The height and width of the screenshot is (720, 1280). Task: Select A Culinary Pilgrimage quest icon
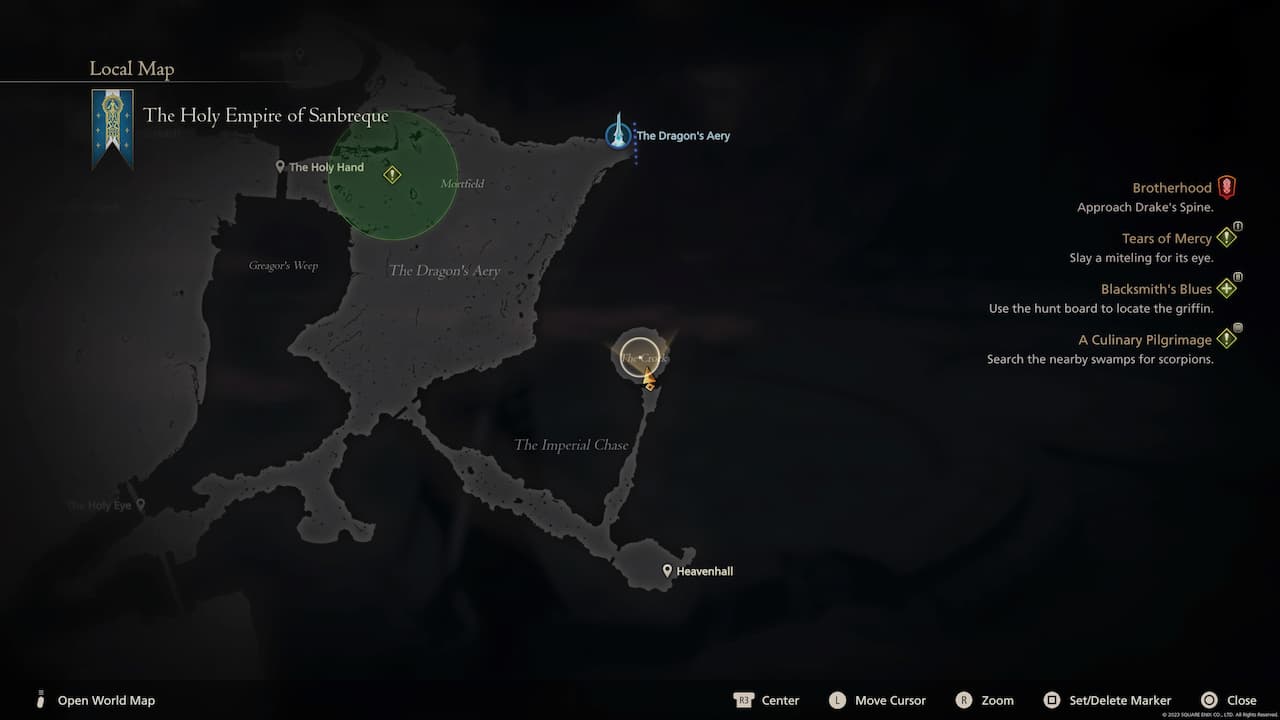click(x=1228, y=339)
